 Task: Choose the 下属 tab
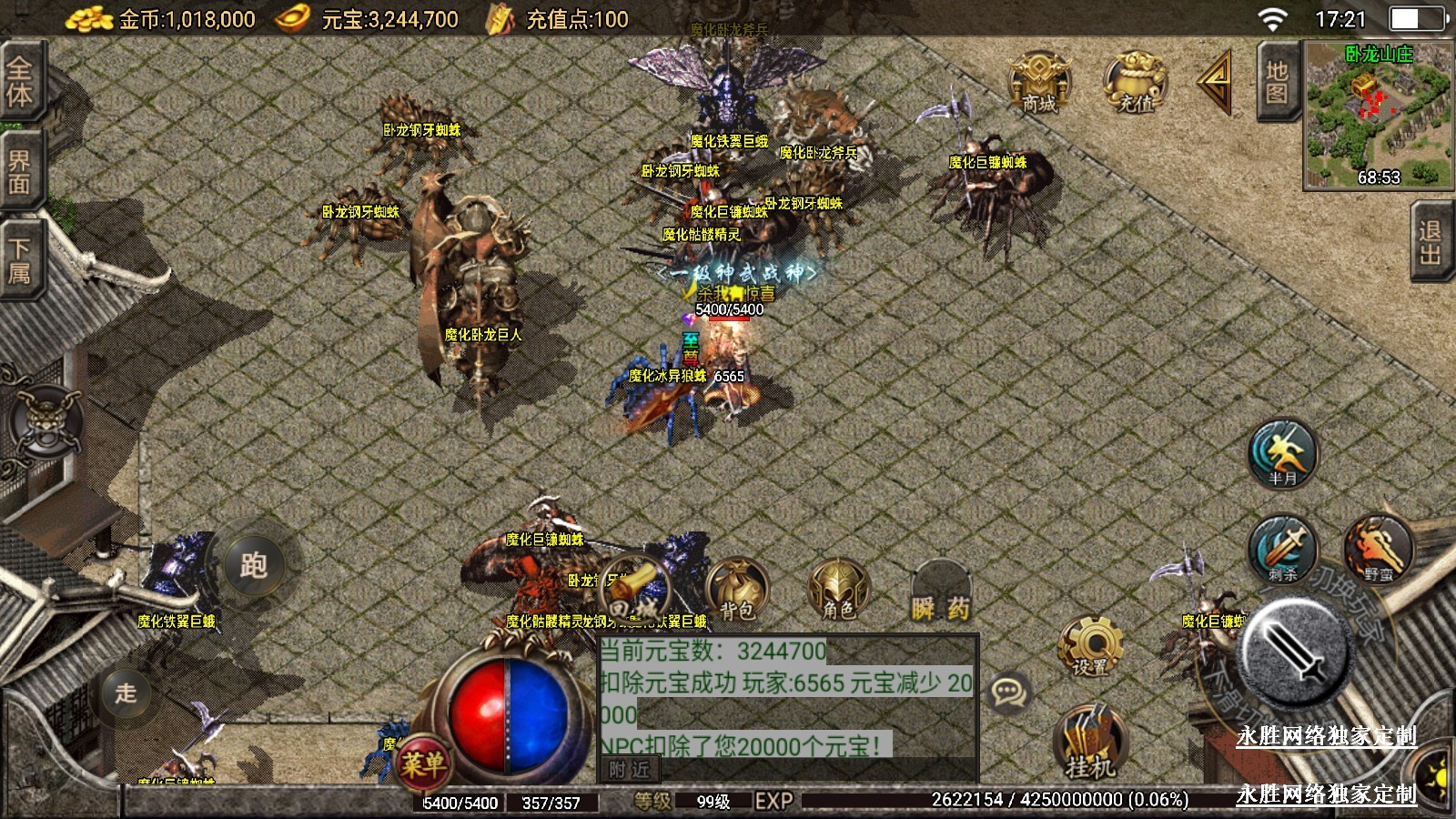coord(20,260)
